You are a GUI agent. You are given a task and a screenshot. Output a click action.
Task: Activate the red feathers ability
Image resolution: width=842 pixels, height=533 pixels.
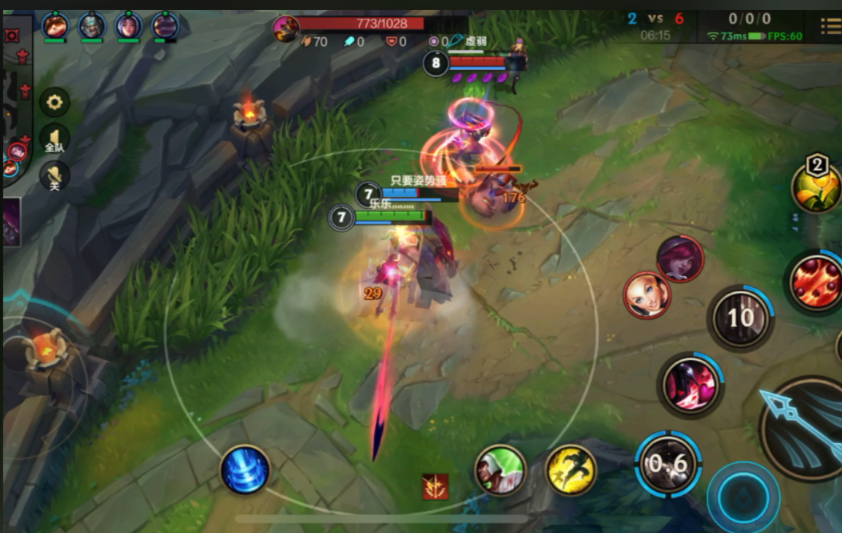pos(815,281)
